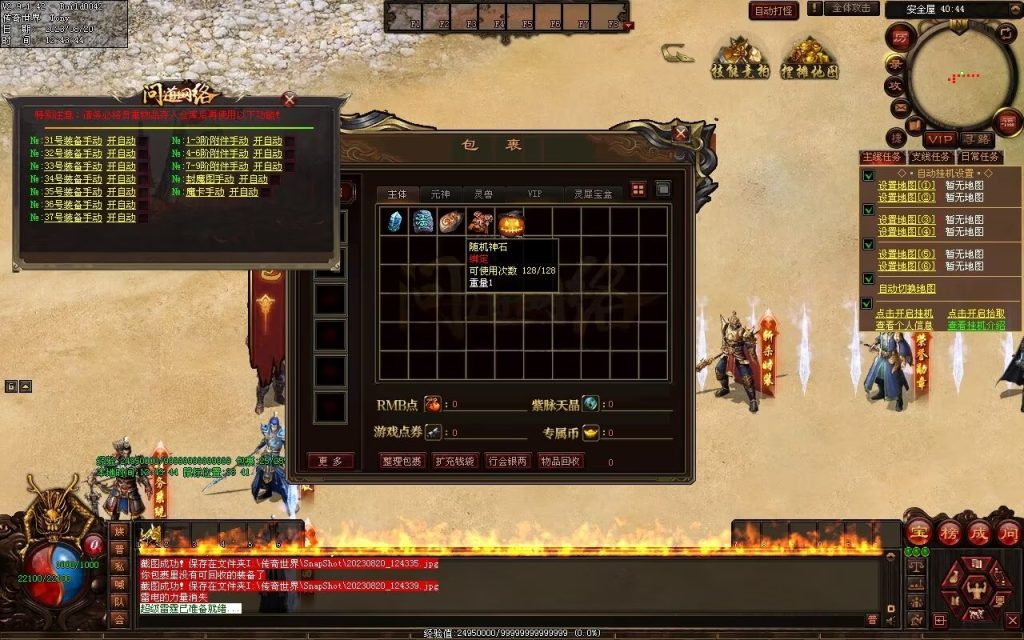Close the 问道网络 recycle panel
Viewport: 1024px width, 640px height.
tap(289, 99)
